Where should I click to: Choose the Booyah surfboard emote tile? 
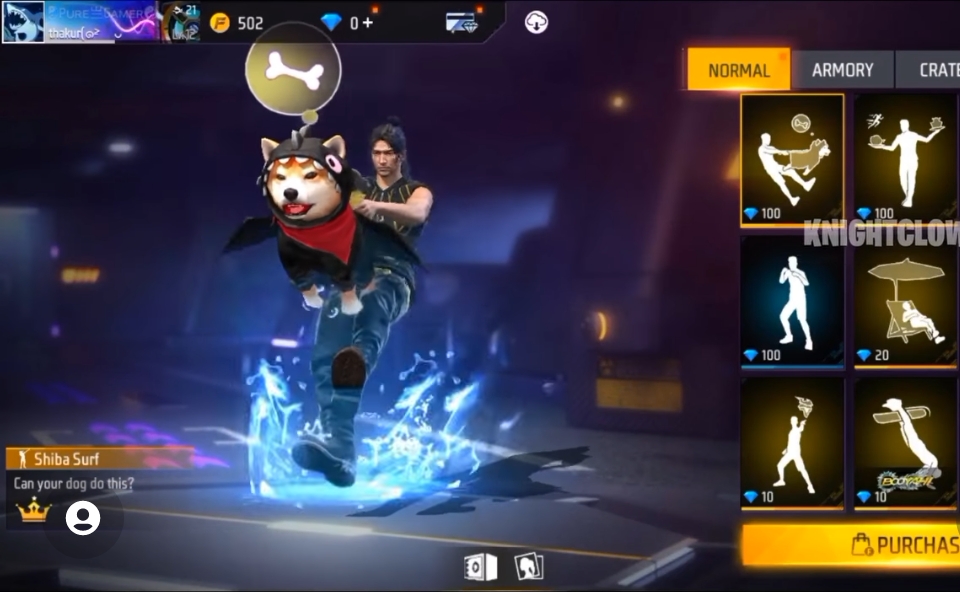[x=906, y=442]
